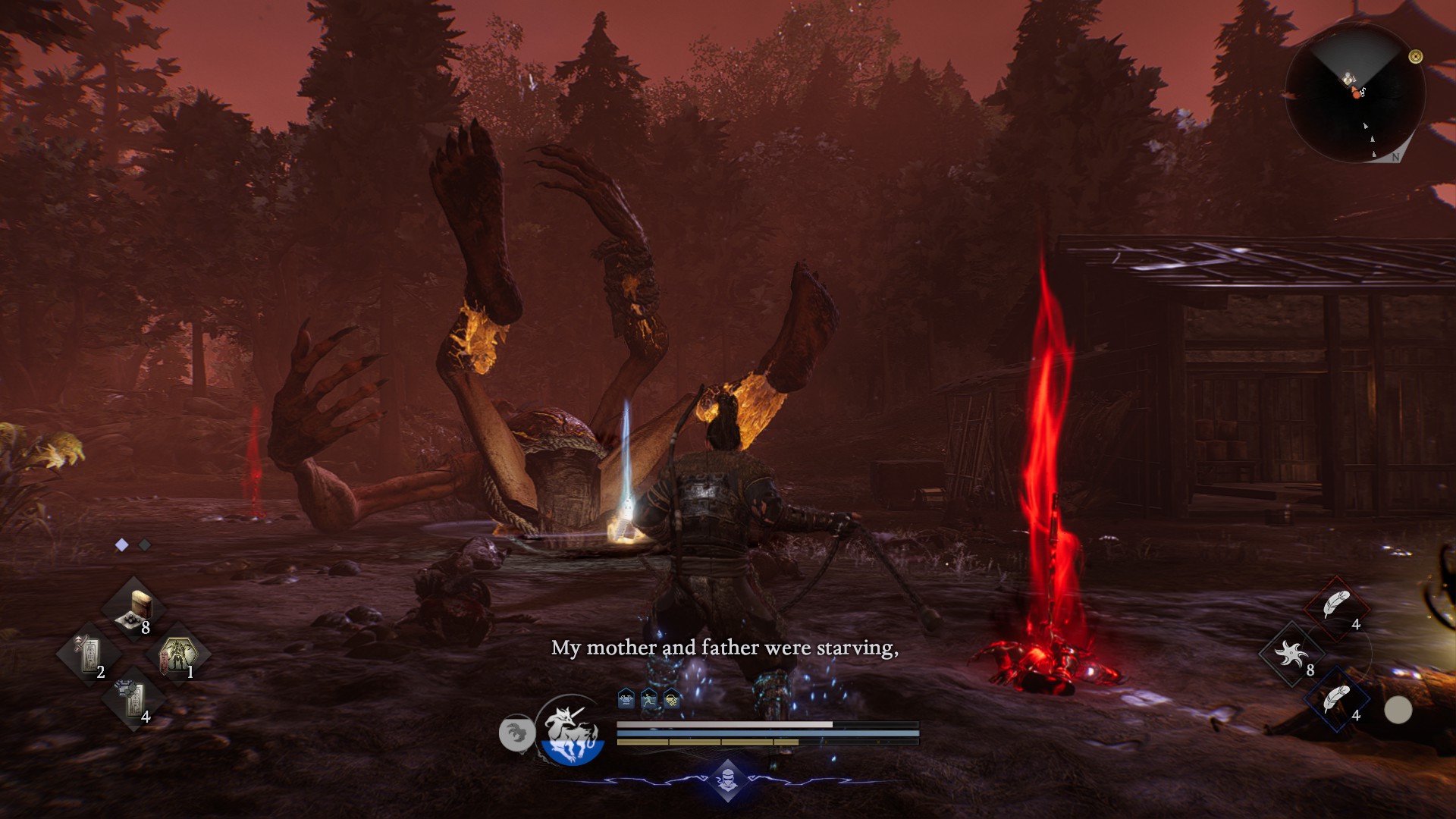This screenshot has height=819, width=1456.
Task: Use the blue-bordered feather slot
Action: [1335, 698]
